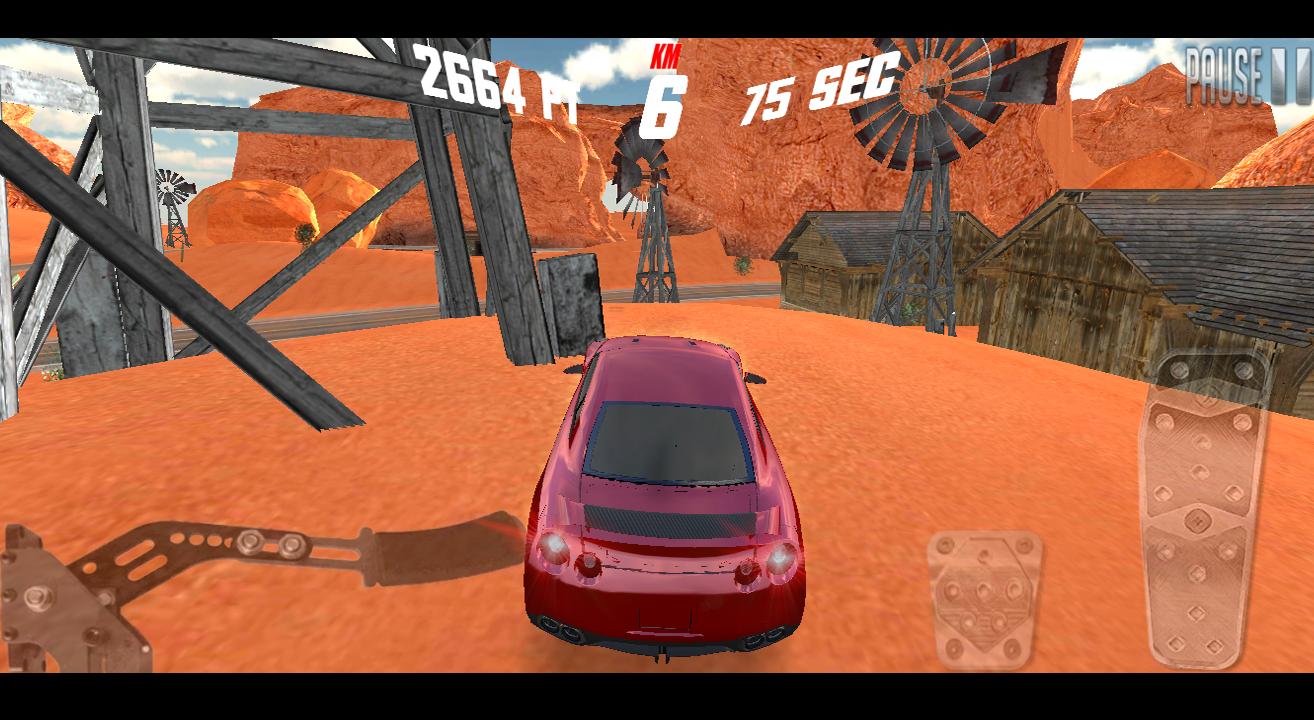Viewport: 1314px width, 720px height.
Task: Tap the accelerator pedal on the right
Action: click(x=1195, y=510)
